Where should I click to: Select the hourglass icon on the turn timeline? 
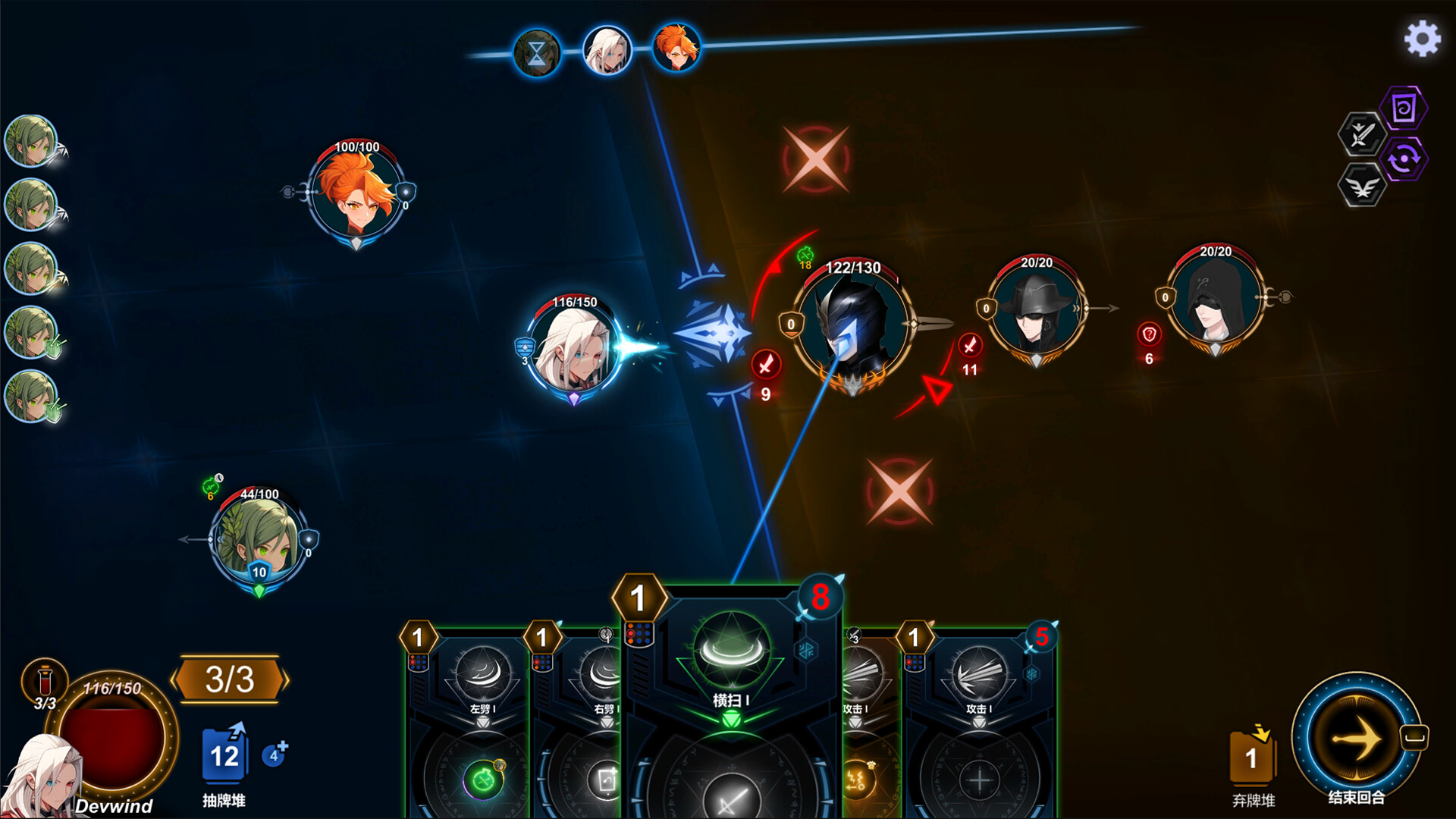pos(537,53)
